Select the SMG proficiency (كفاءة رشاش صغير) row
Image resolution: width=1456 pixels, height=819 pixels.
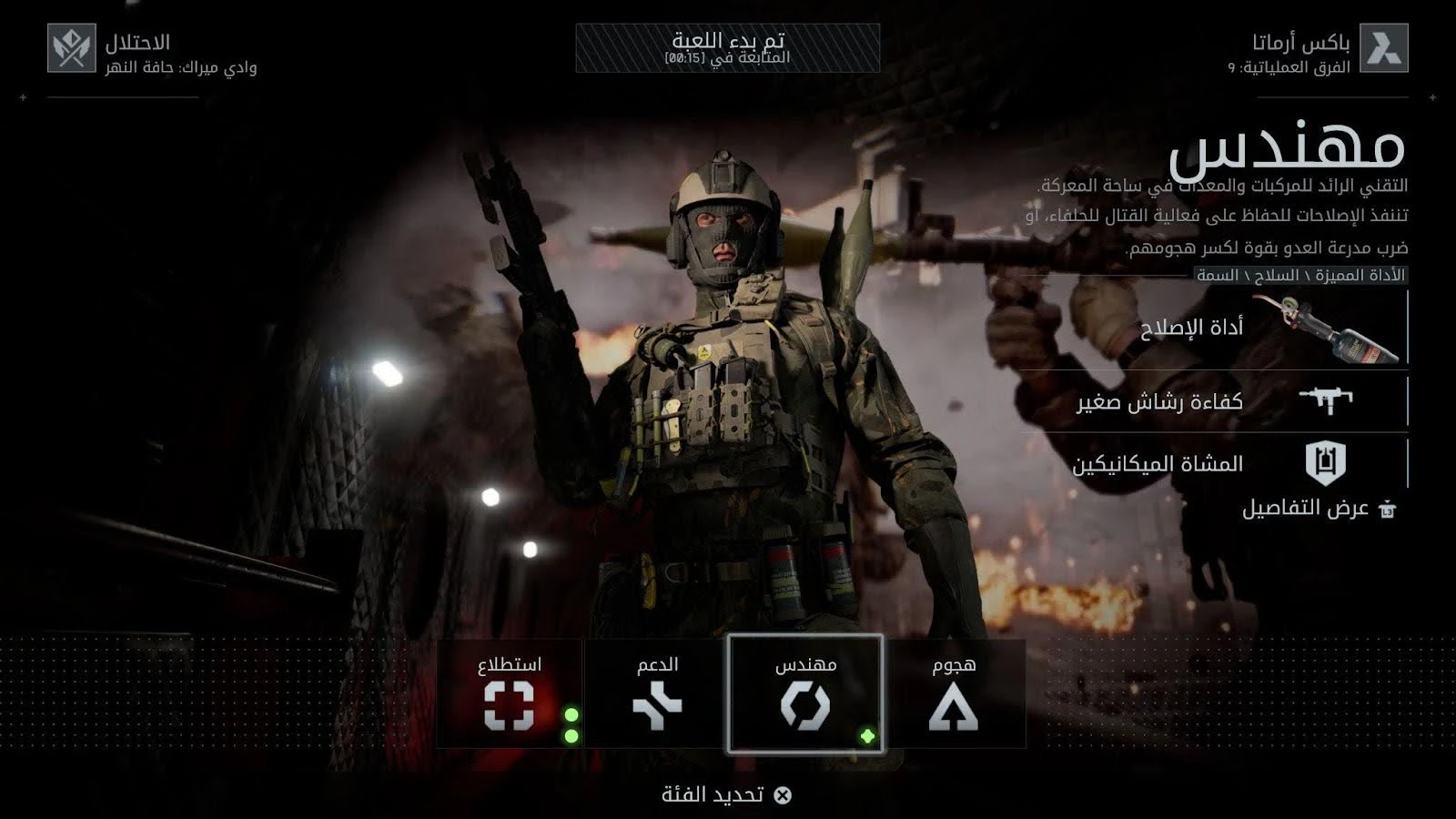point(1224,401)
